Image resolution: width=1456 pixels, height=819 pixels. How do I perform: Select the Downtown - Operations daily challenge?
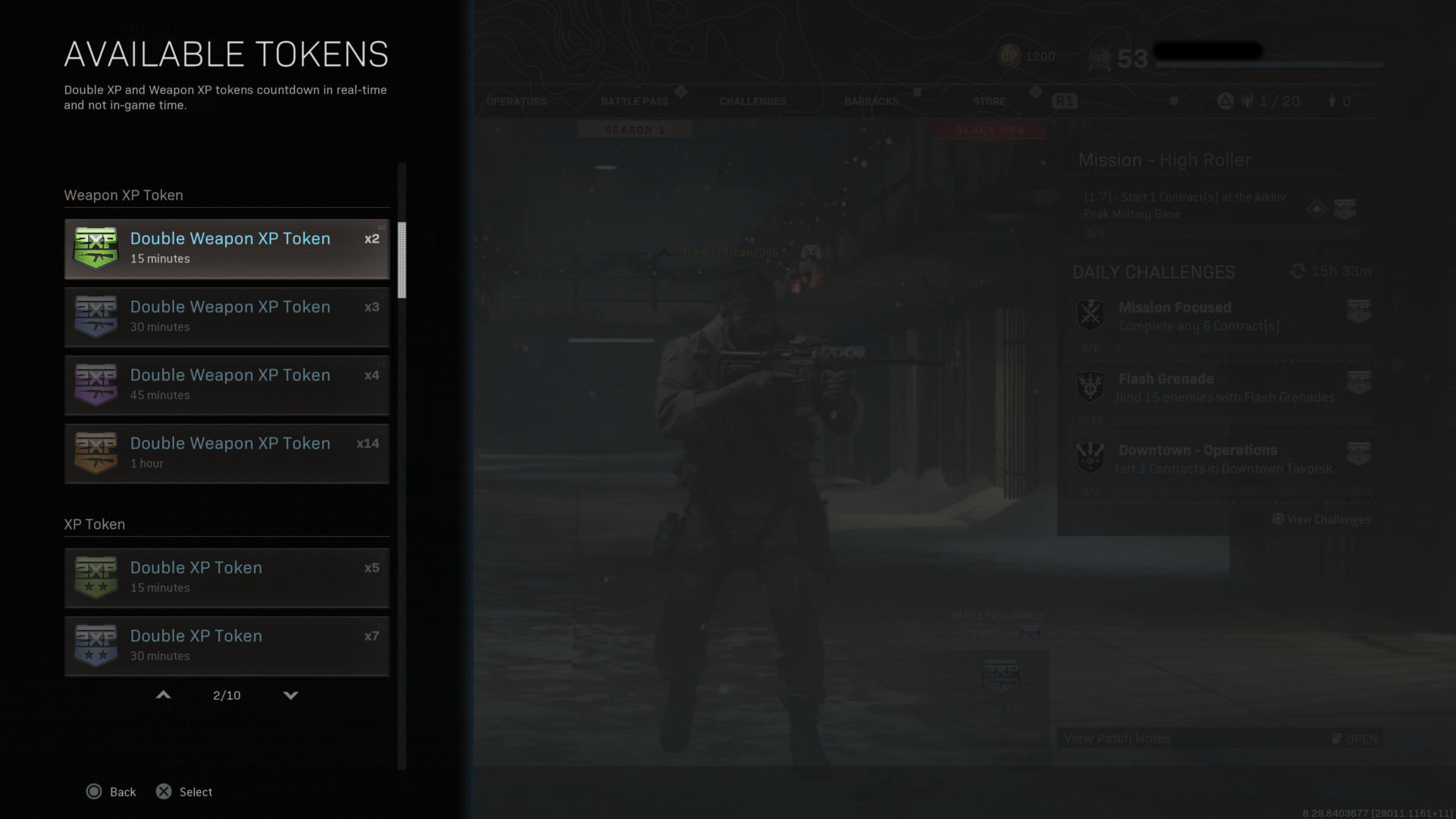point(1221,460)
